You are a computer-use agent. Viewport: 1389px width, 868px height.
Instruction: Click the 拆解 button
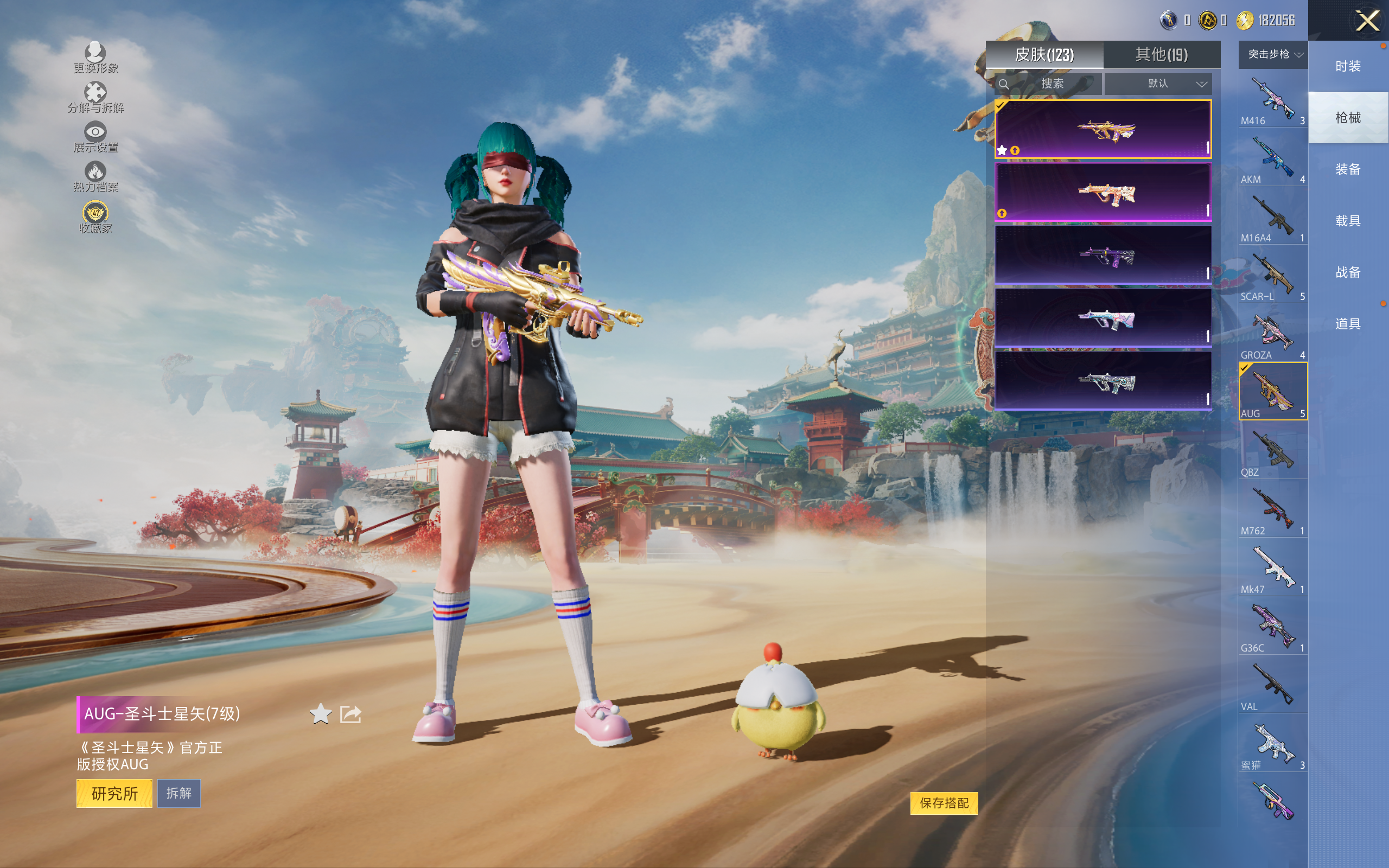tap(179, 793)
